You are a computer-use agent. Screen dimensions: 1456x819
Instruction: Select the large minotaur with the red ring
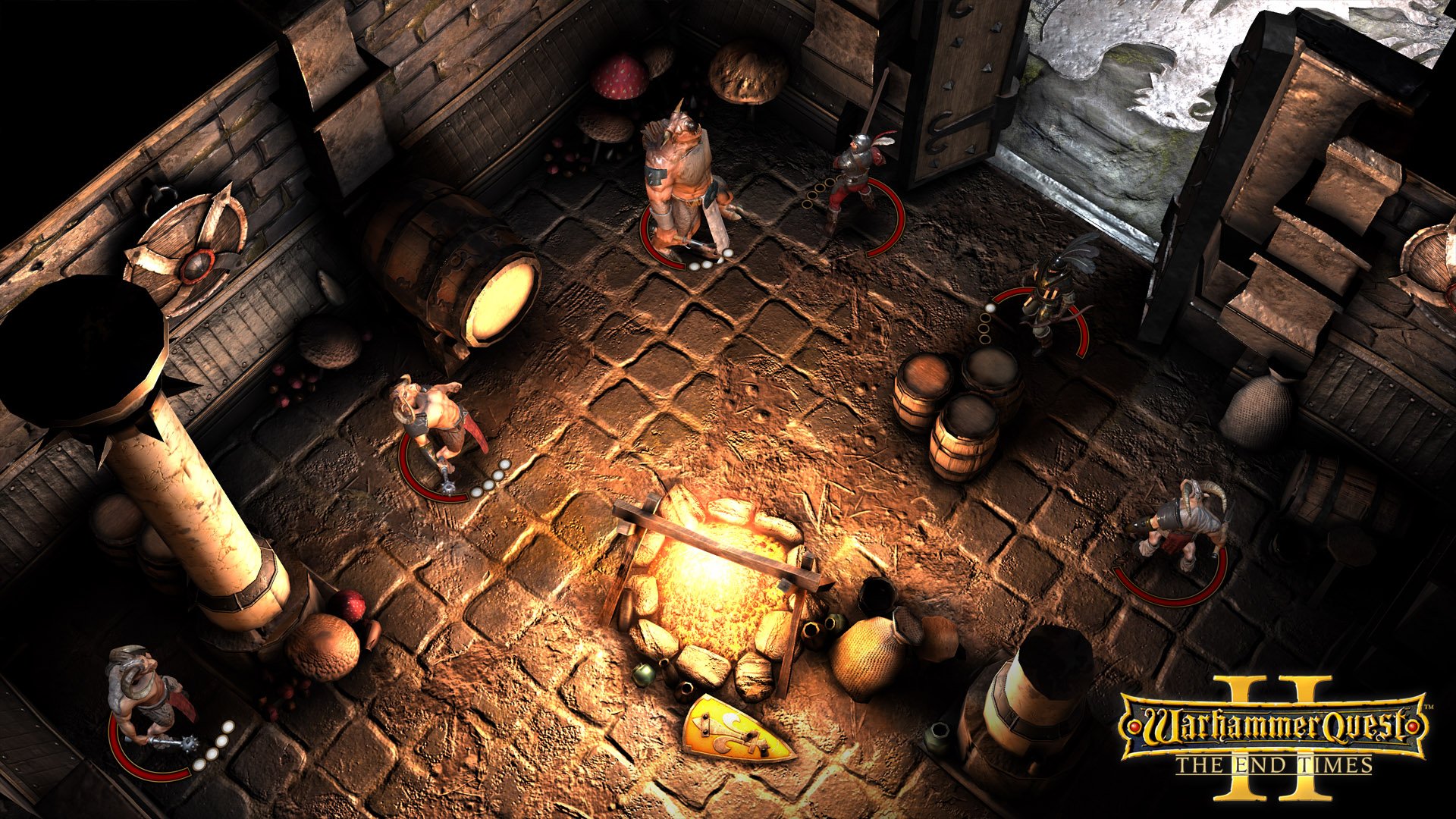coord(682,182)
